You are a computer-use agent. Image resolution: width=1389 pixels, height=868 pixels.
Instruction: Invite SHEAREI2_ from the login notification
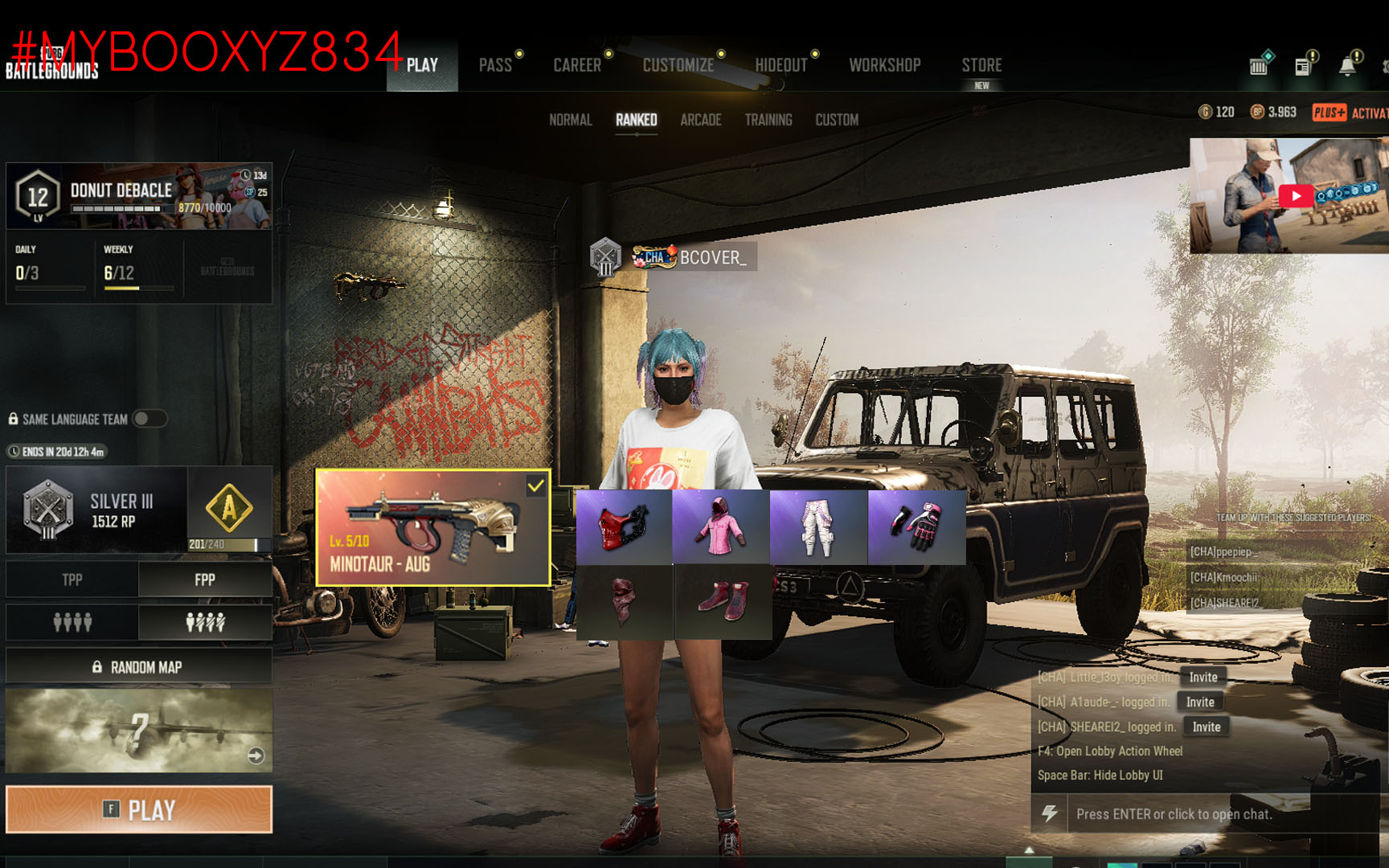1206,727
